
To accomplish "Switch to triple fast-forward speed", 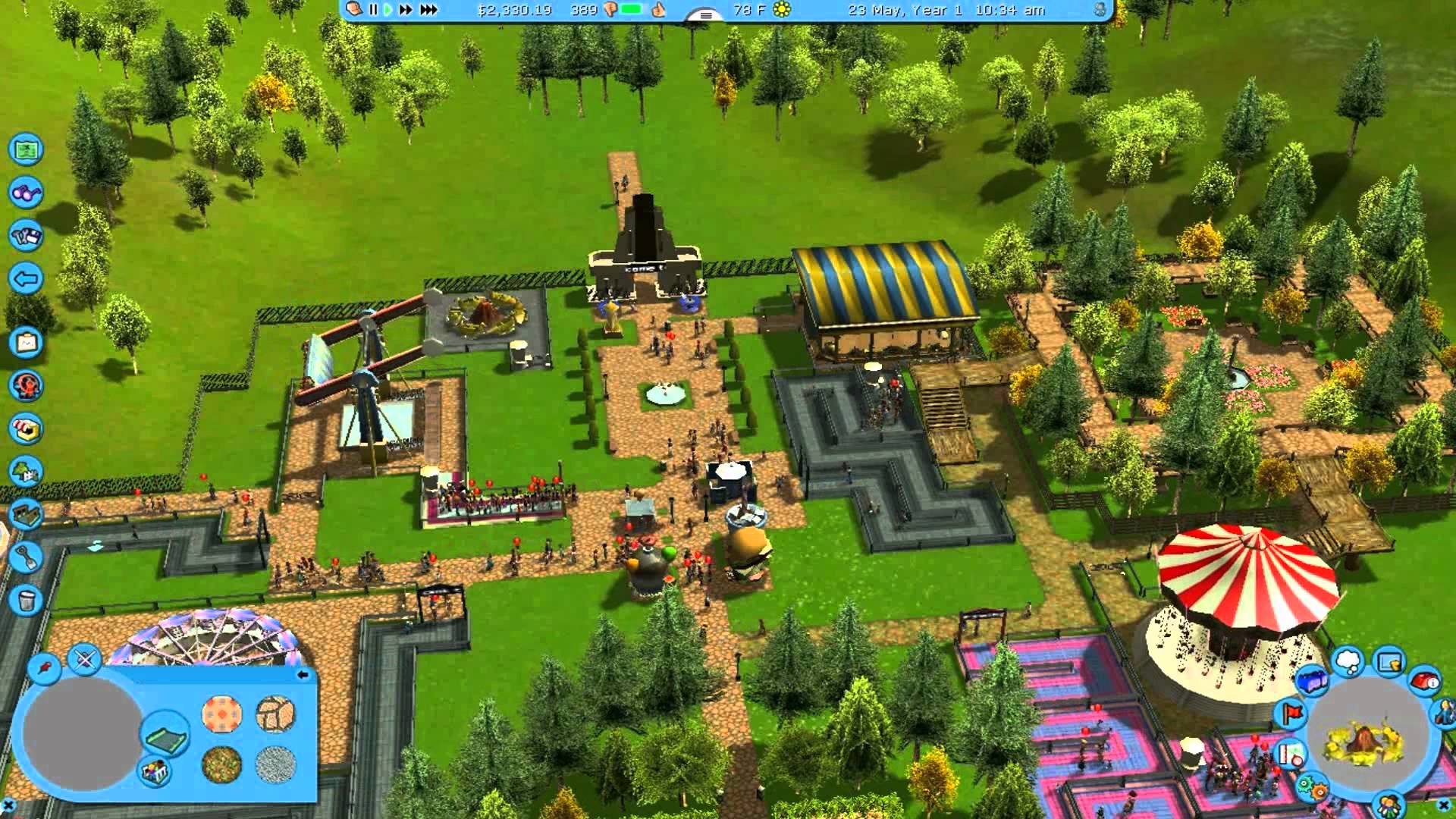I will click(428, 10).
